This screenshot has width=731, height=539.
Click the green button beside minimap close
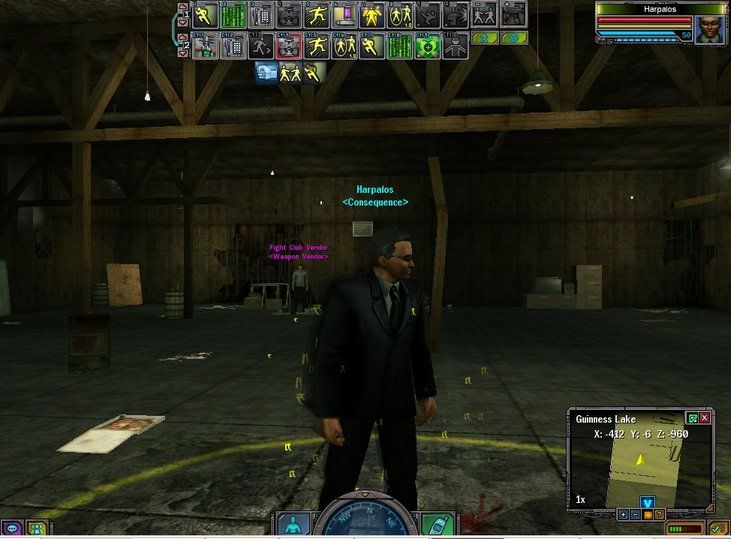pos(692,418)
